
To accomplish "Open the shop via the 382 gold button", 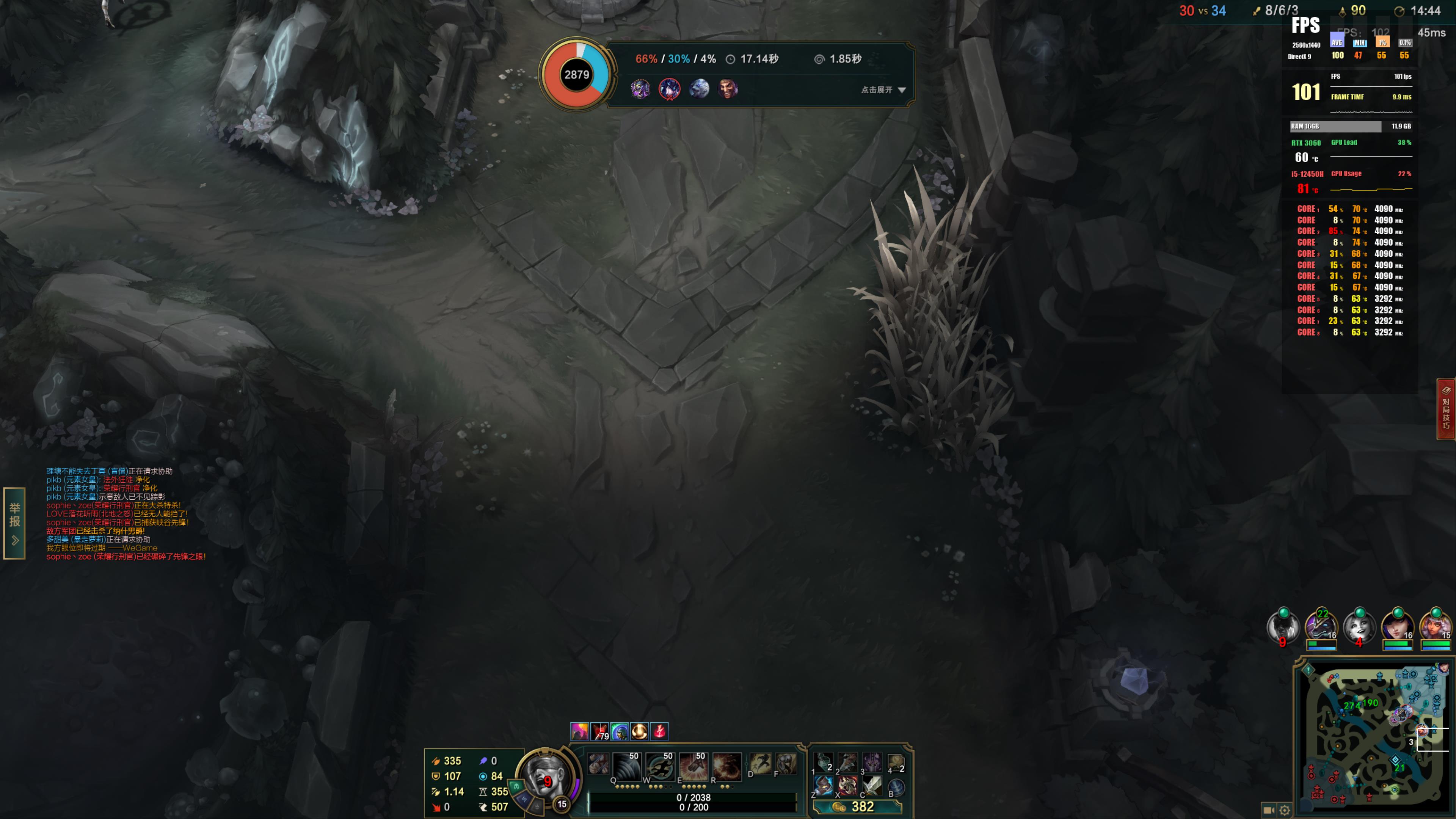I will pyautogui.click(x=857, y=806).
